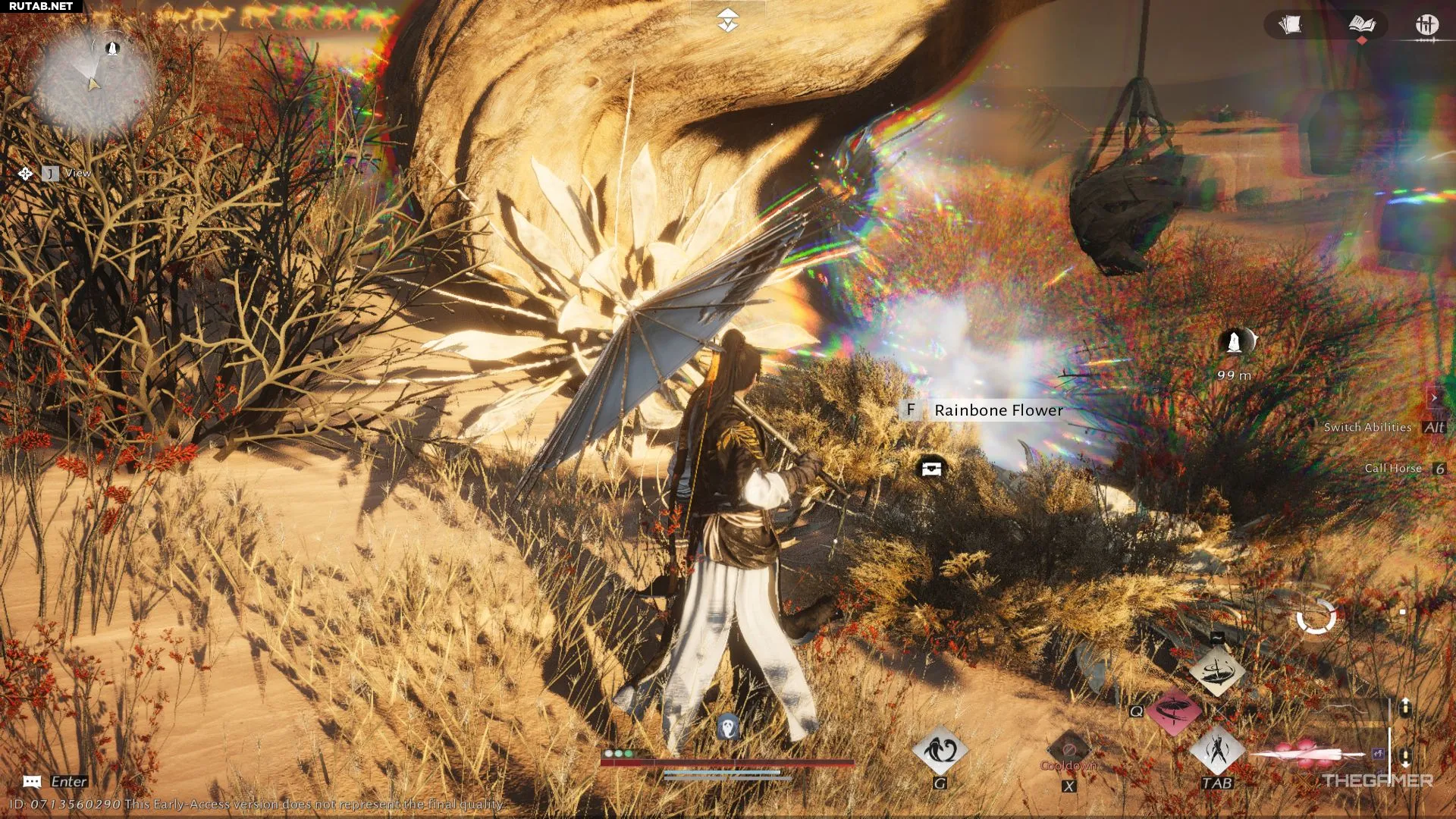This screenshot has width=1456, height=819.
Task: Open the circular minimap
Action: (x=91, y=83)
